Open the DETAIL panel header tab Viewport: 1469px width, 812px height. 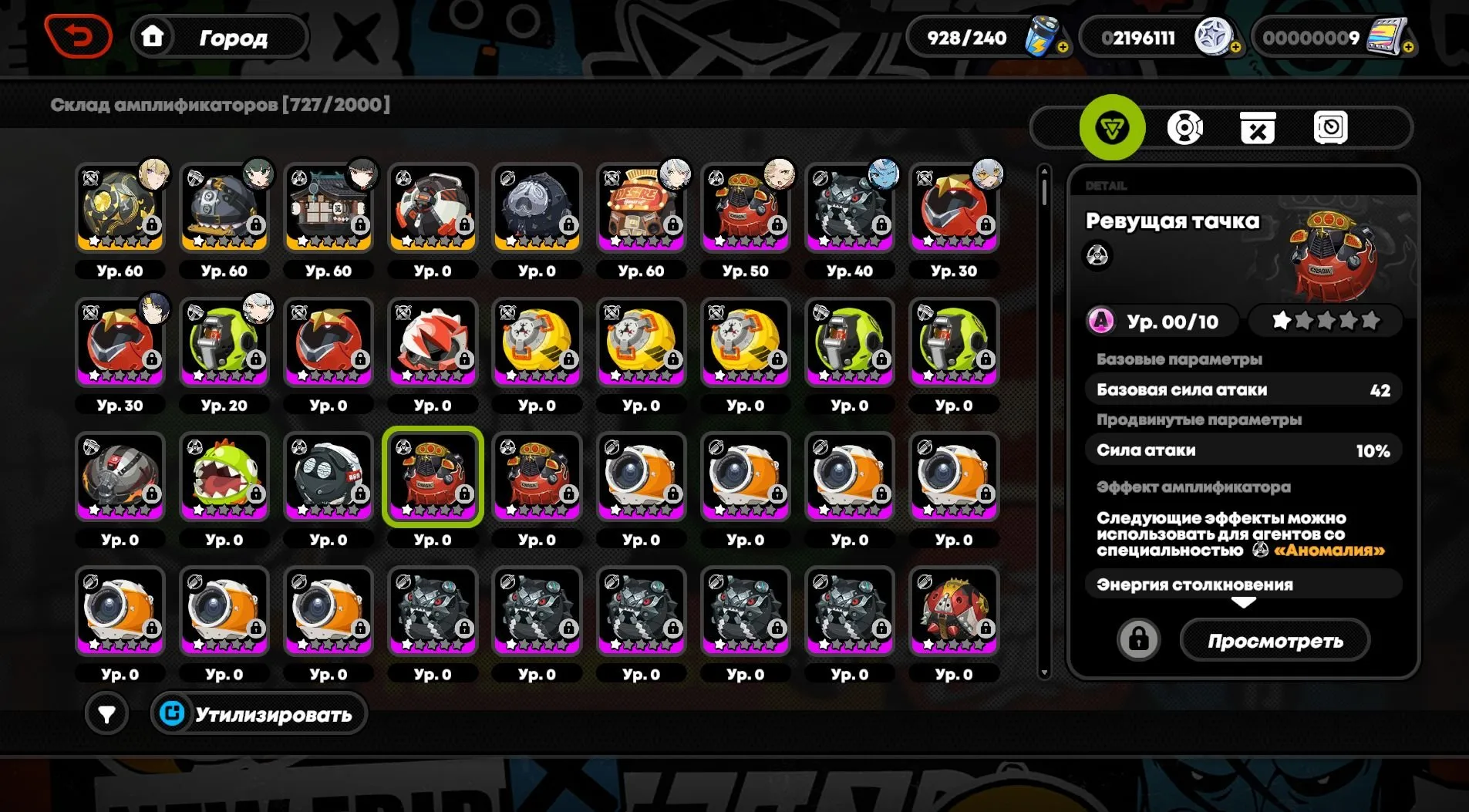pyautogui.click(x=1108, y=185)
